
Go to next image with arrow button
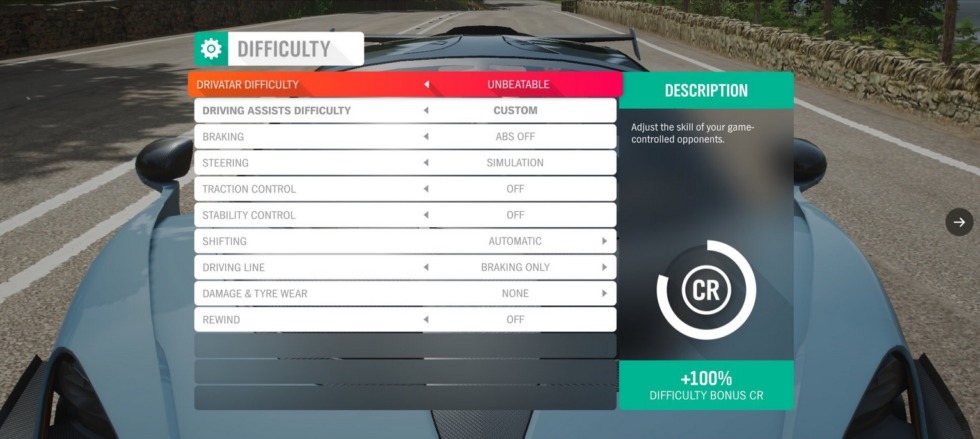tap(959, 222)
